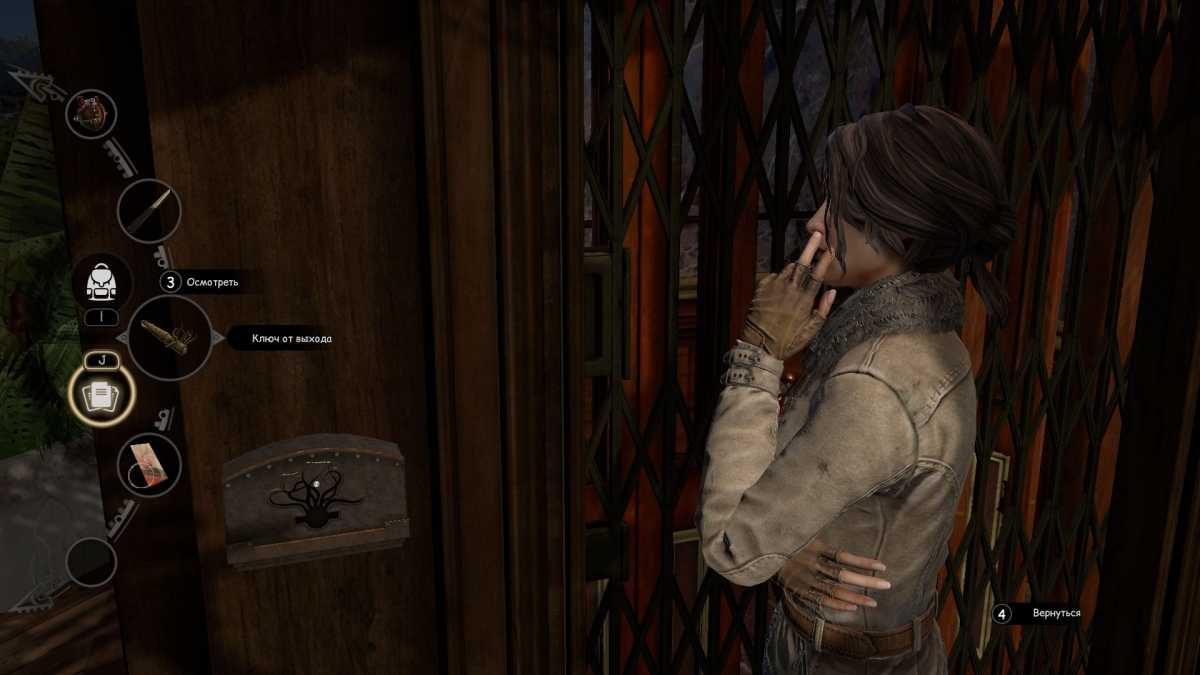Select the exit key in the inventory wheel
The image size is (1200, 675).
169,338
